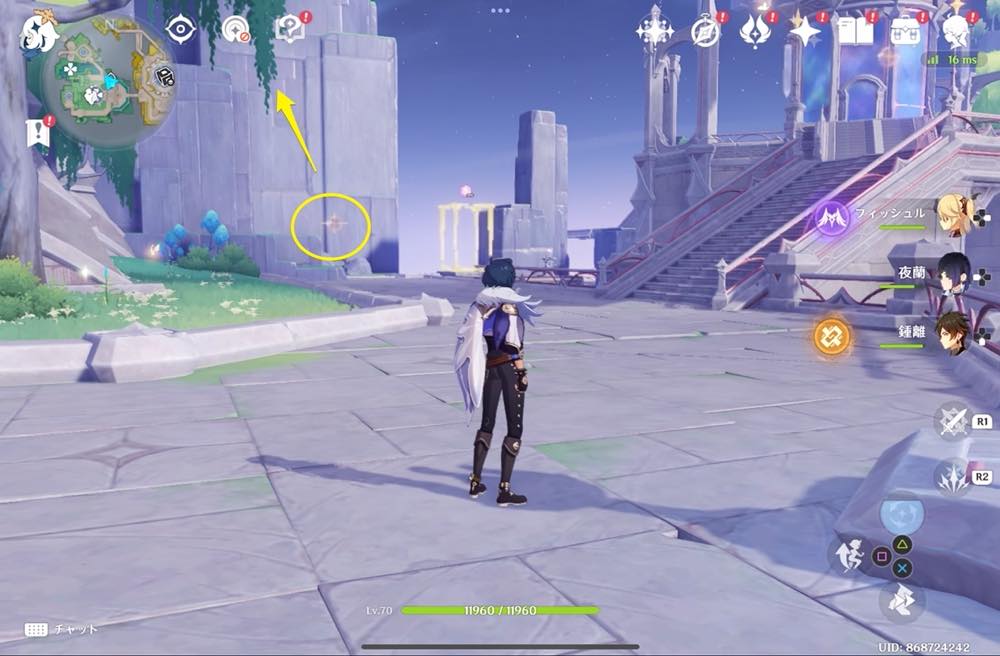Screen dimensions: 1000x656
Task: Open the Adventurer Handbook book icon
Action: (856, 32)
